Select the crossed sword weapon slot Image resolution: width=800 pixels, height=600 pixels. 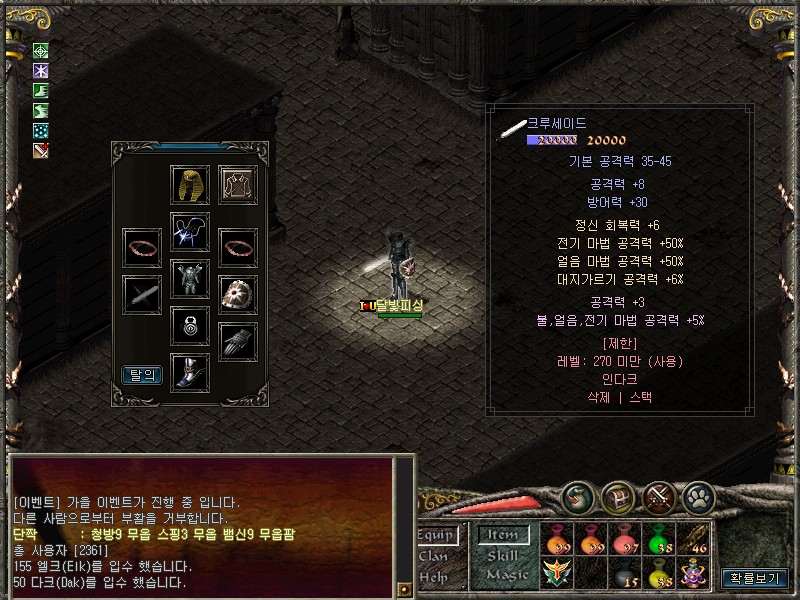click(142, 294)
